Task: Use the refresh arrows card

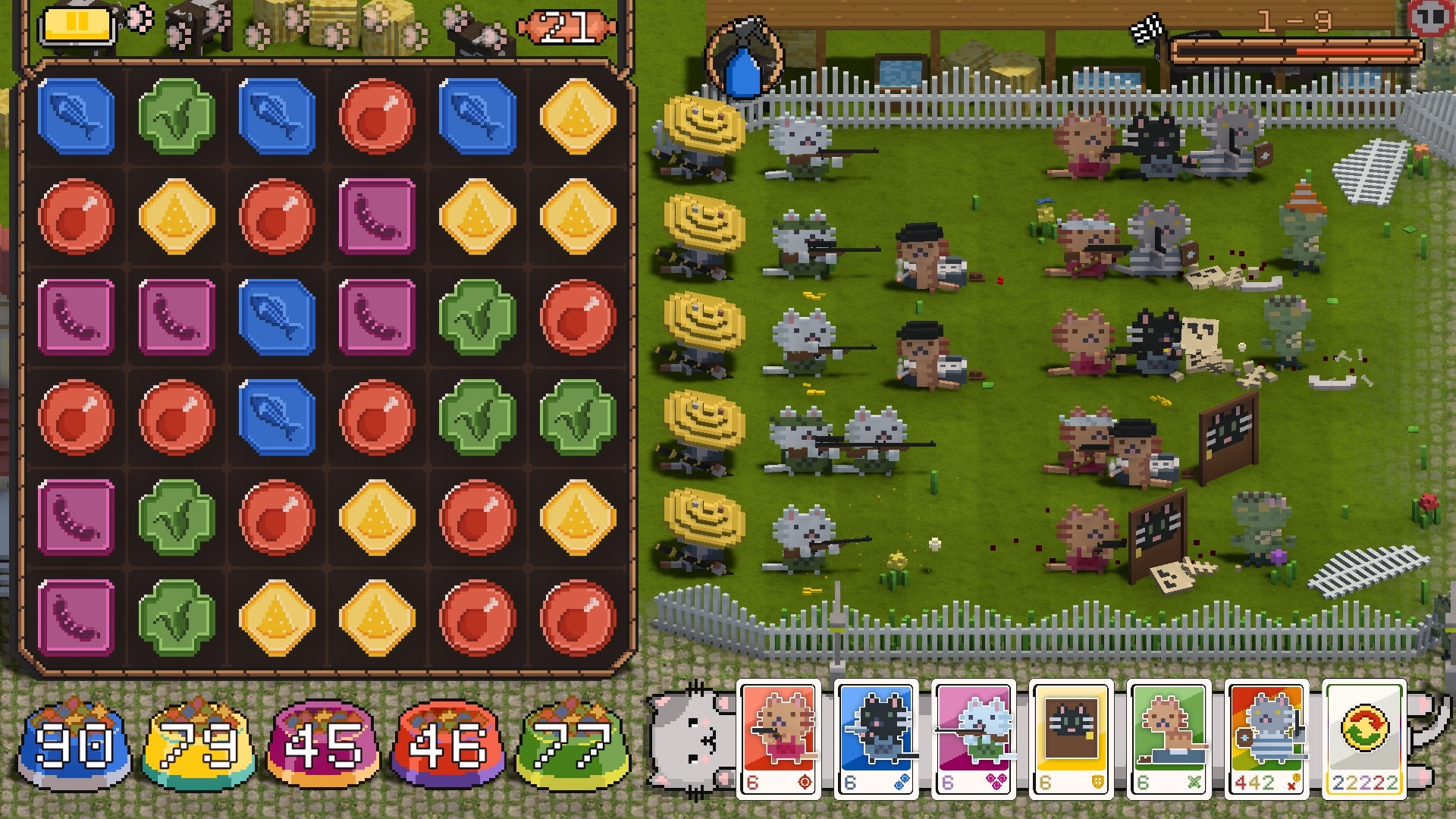Action: [1364, 739]
